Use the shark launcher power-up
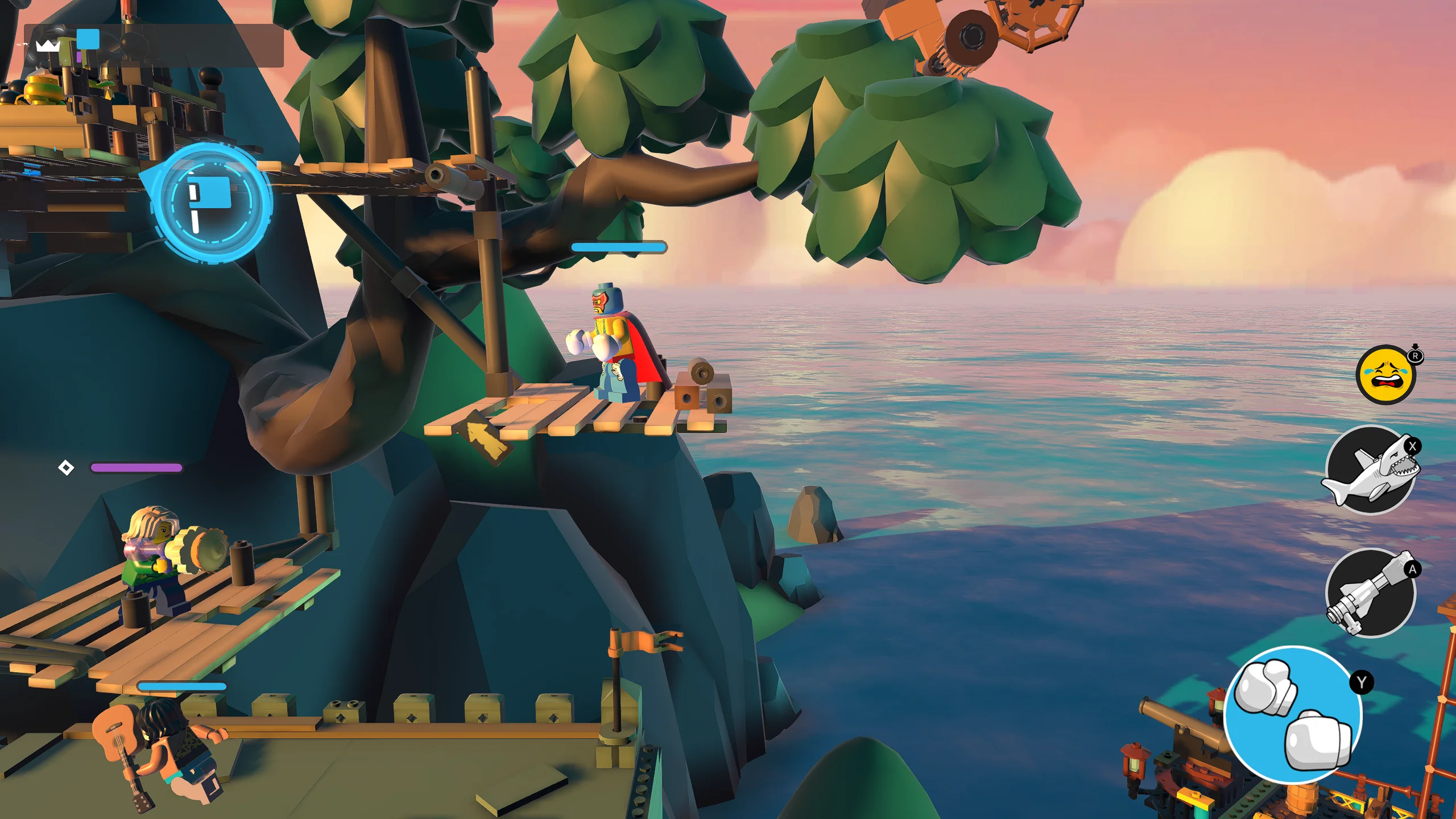The image size is (1456, 819). [x=1371, y=470]
